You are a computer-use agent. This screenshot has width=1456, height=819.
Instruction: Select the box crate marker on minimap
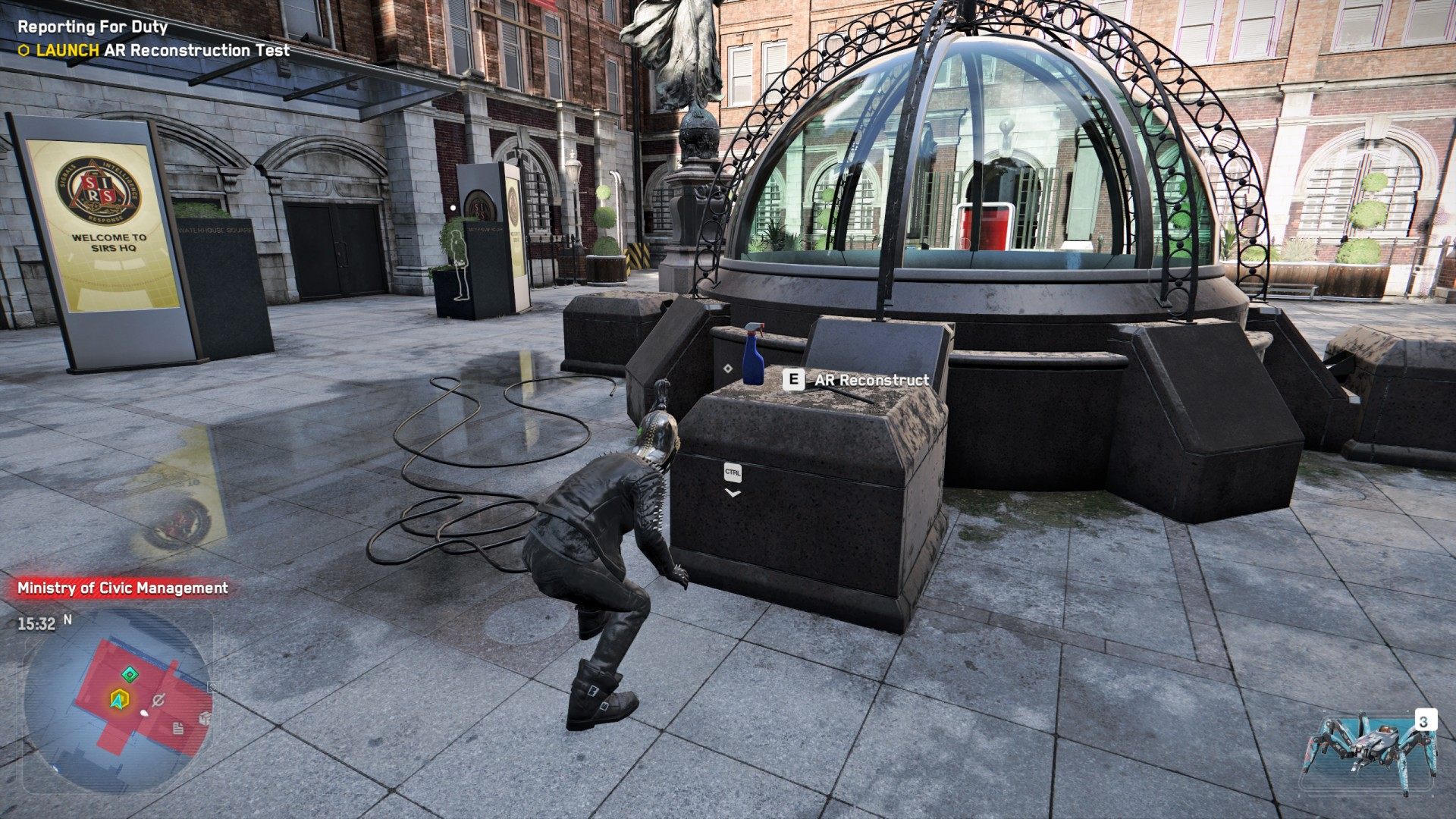coord(204,718)
